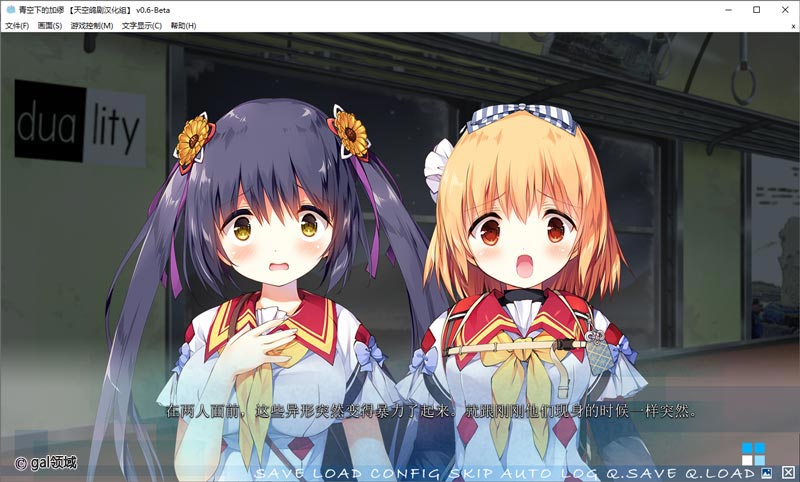Activate SKIP mode

pyautogui.click(x=469, y=472)
